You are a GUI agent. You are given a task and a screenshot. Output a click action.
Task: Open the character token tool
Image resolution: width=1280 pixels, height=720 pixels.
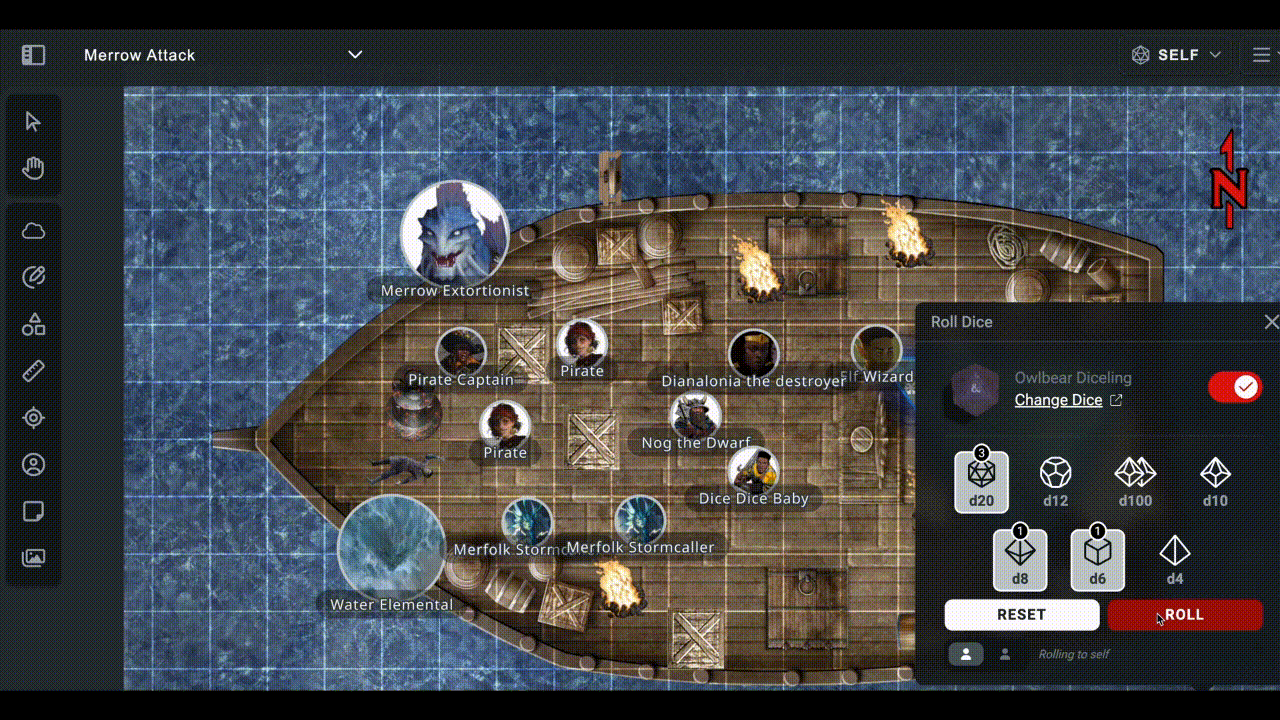coord(33,464)
